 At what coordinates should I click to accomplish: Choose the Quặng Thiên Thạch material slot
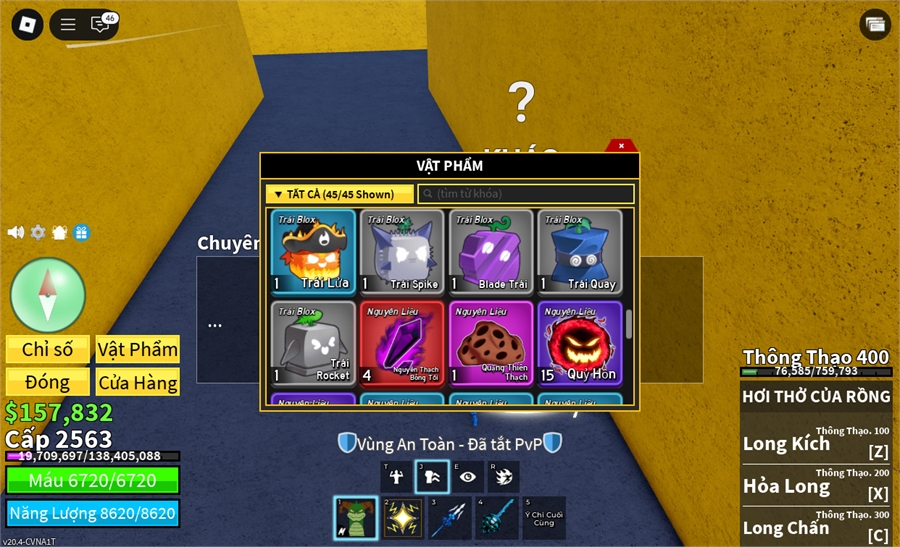click(491, 344)
